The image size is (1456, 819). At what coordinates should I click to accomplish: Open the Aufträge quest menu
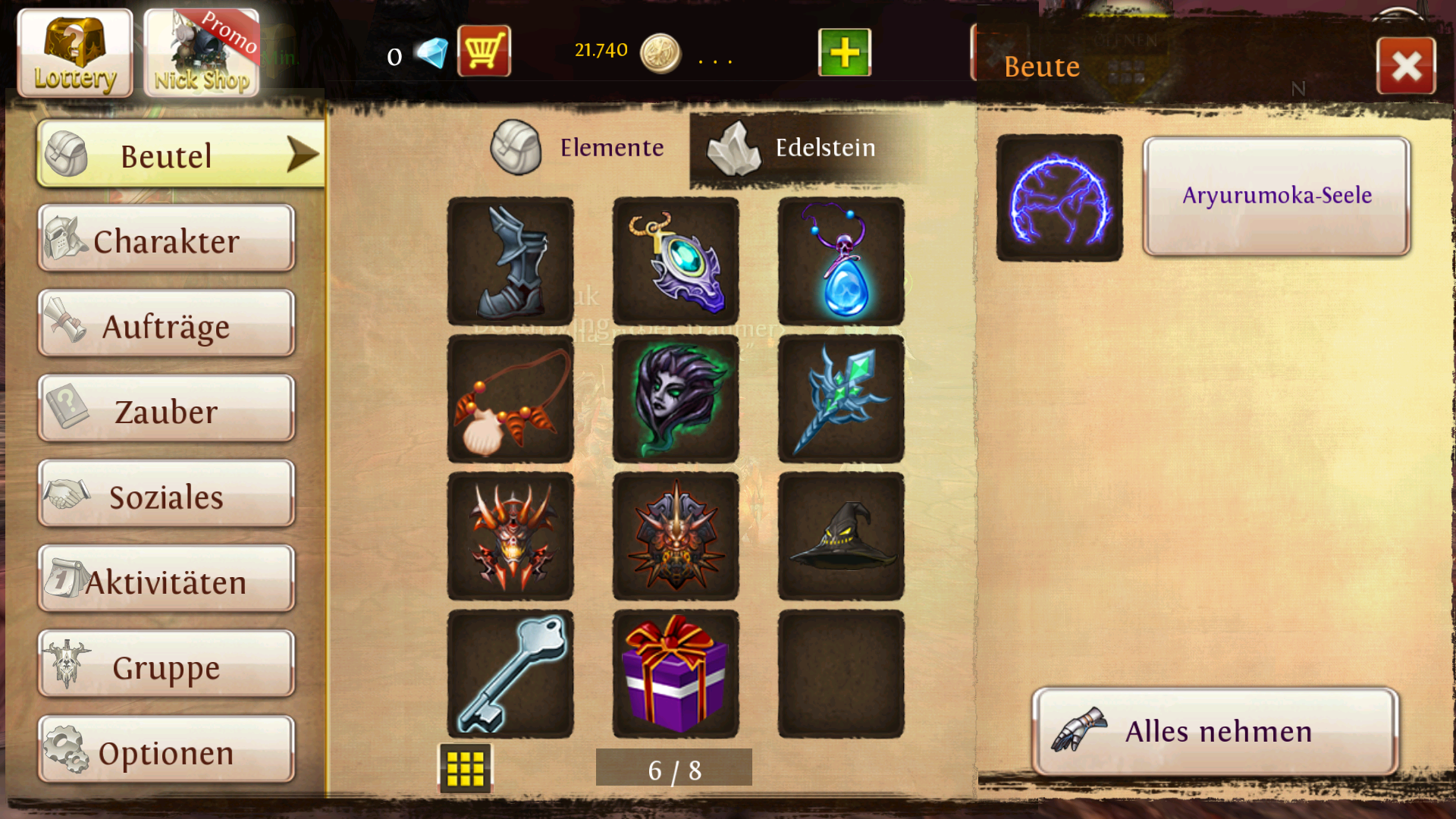pyautogui.click(x=166, y=325)
